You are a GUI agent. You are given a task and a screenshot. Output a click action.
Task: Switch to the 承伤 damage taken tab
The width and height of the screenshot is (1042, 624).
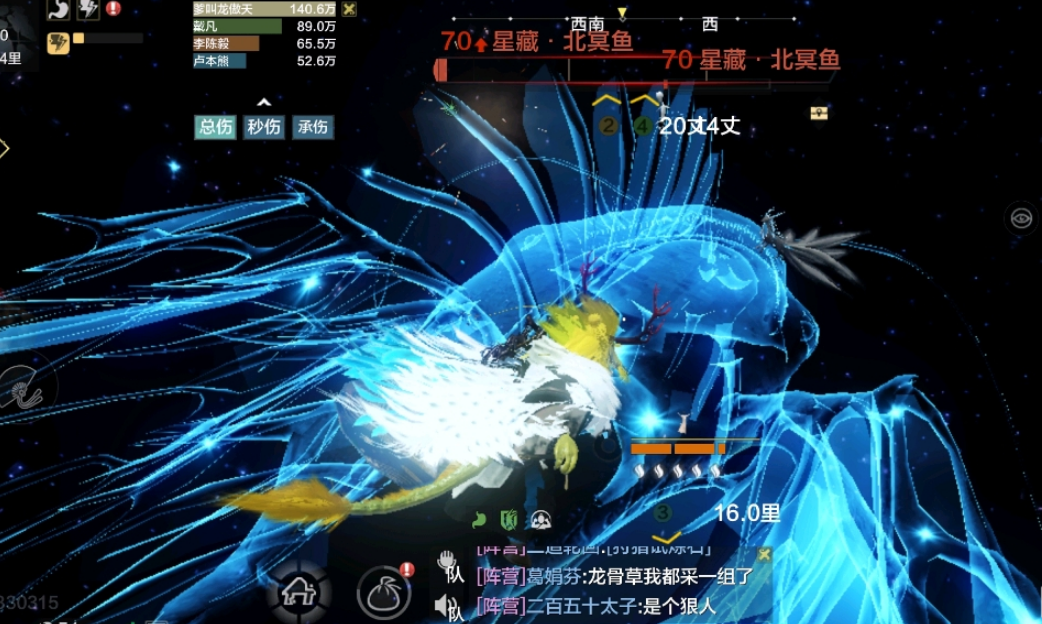312,127
